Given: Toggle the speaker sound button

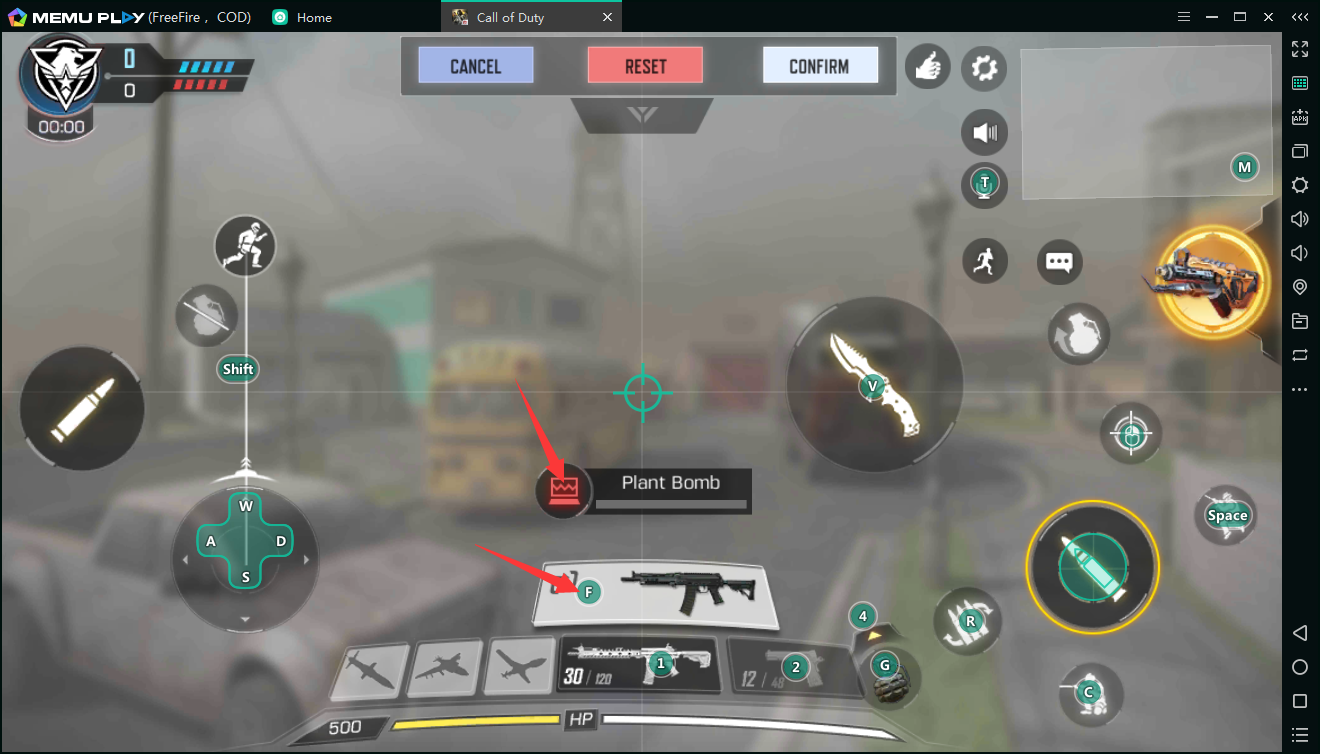Looking at the screenshot, I should [x=984, y=132].
